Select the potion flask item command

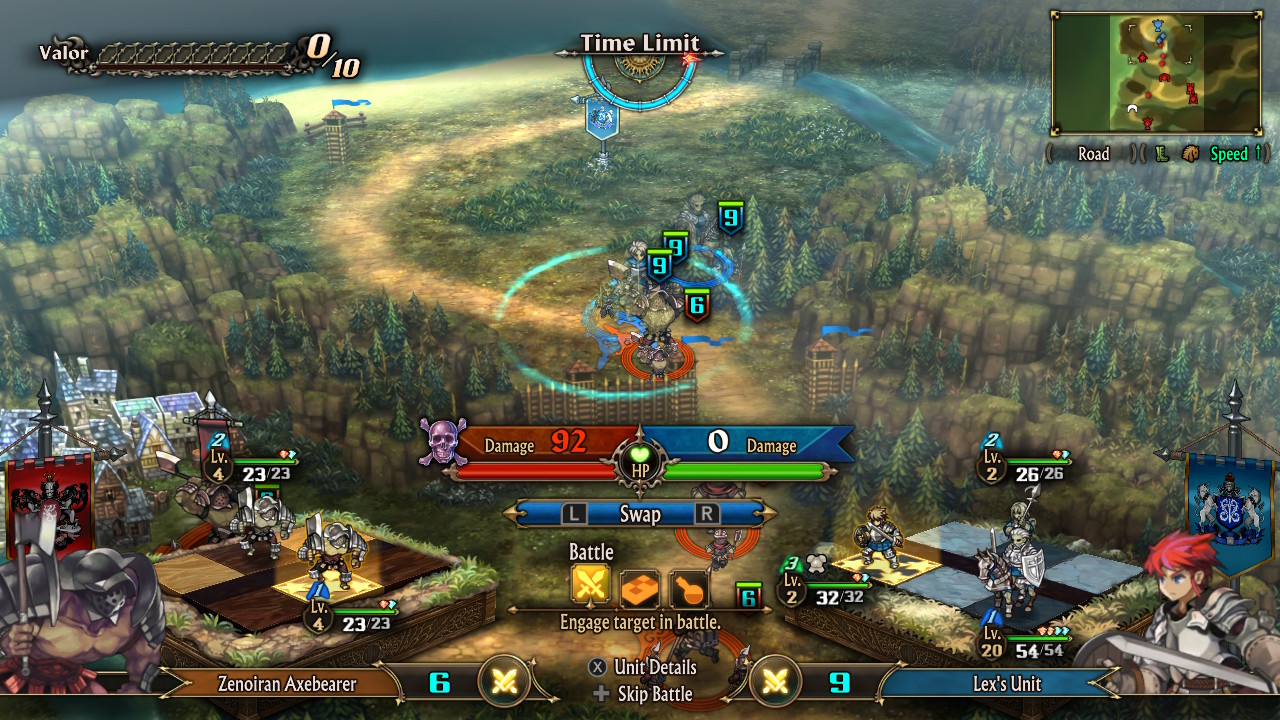689,588
